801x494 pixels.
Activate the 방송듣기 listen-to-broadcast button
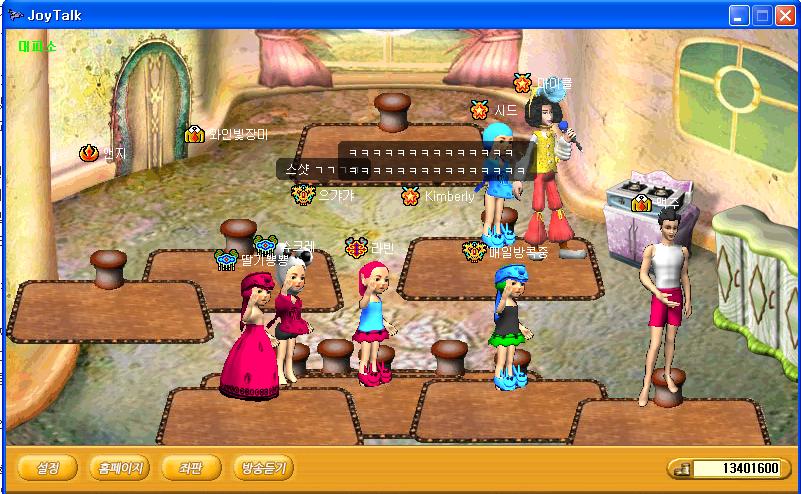(263, 467)
